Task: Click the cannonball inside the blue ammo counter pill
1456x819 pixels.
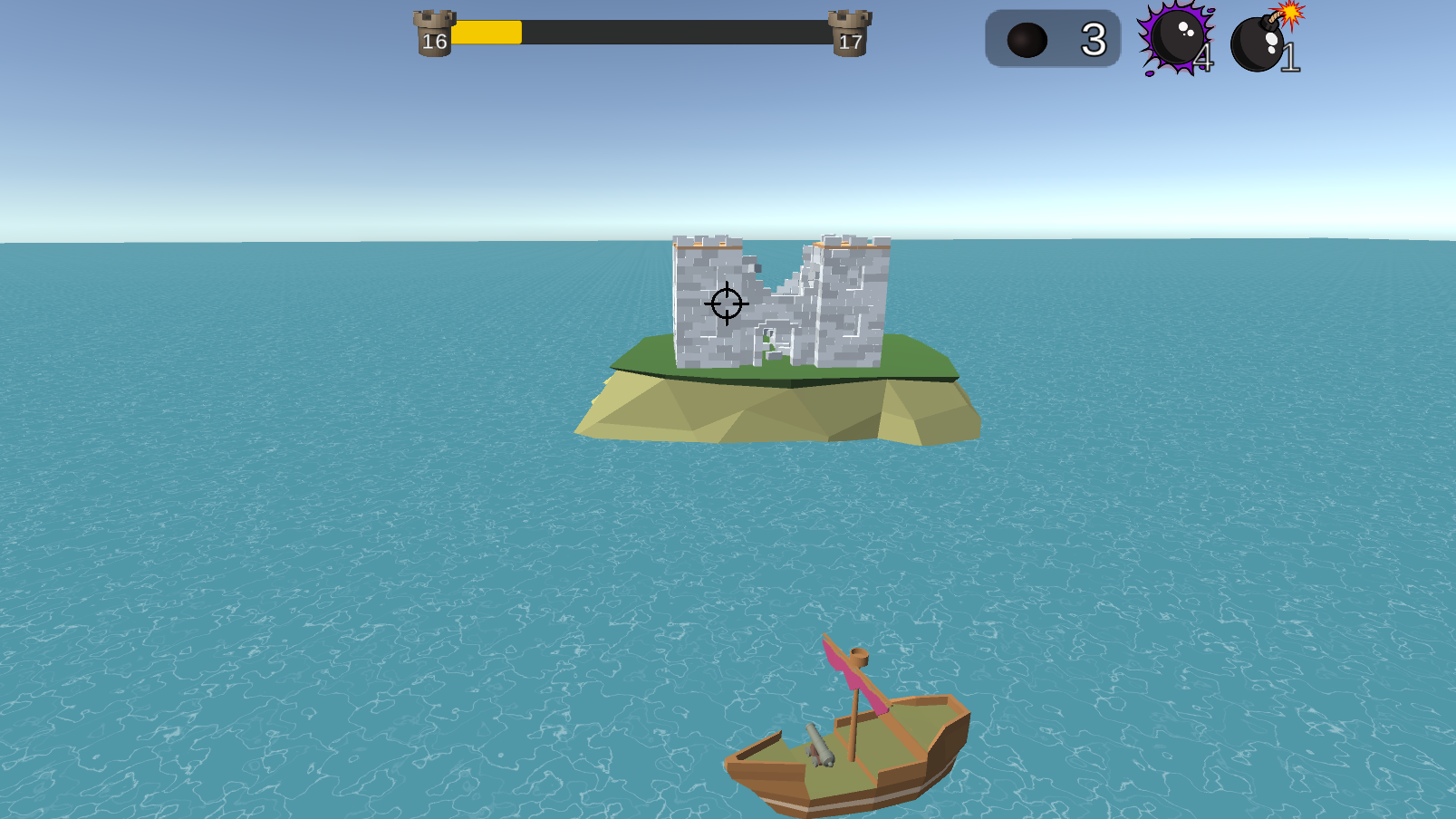Action: [1028, 38]
